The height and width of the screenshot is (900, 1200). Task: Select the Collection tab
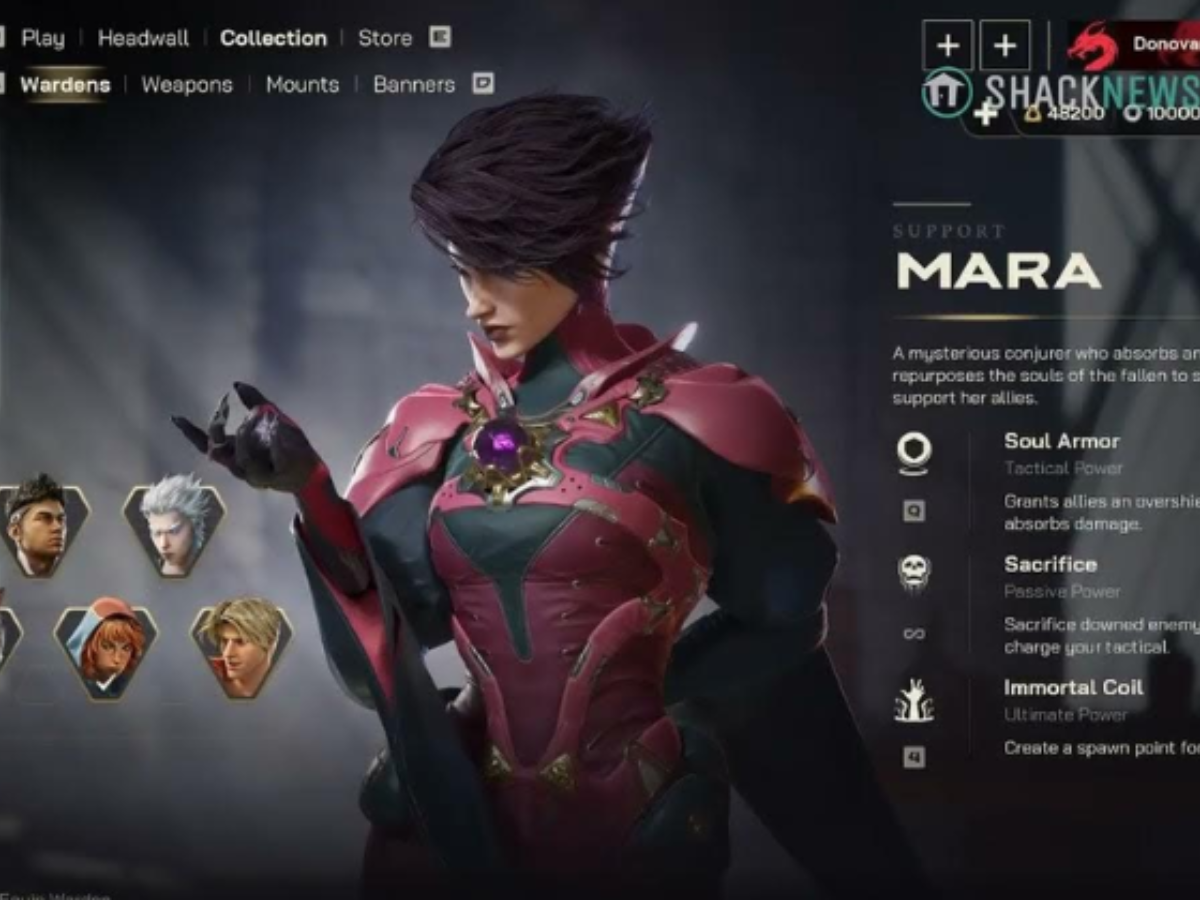coord(273,38)
